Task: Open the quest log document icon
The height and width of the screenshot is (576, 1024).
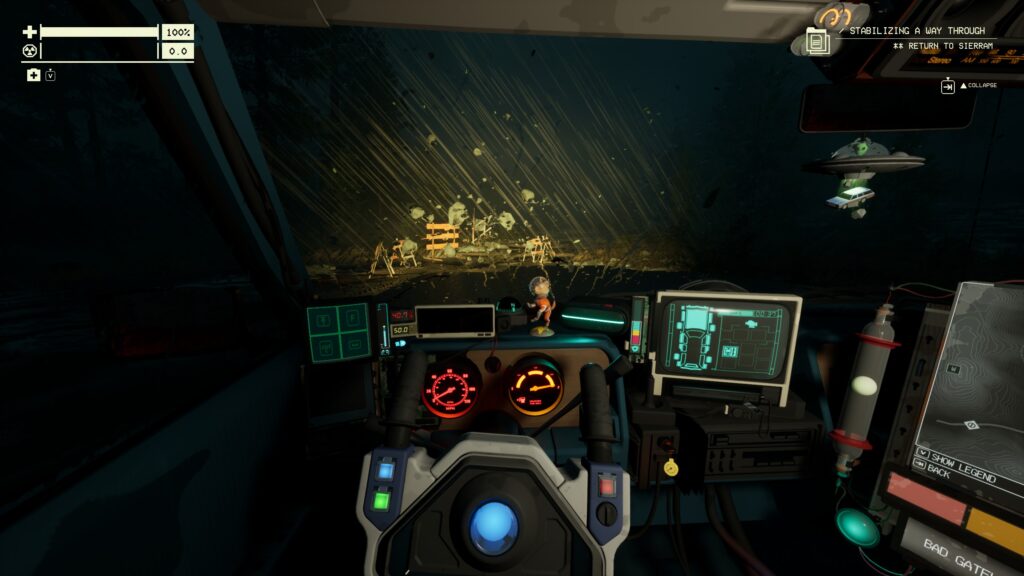Action: 817,42
